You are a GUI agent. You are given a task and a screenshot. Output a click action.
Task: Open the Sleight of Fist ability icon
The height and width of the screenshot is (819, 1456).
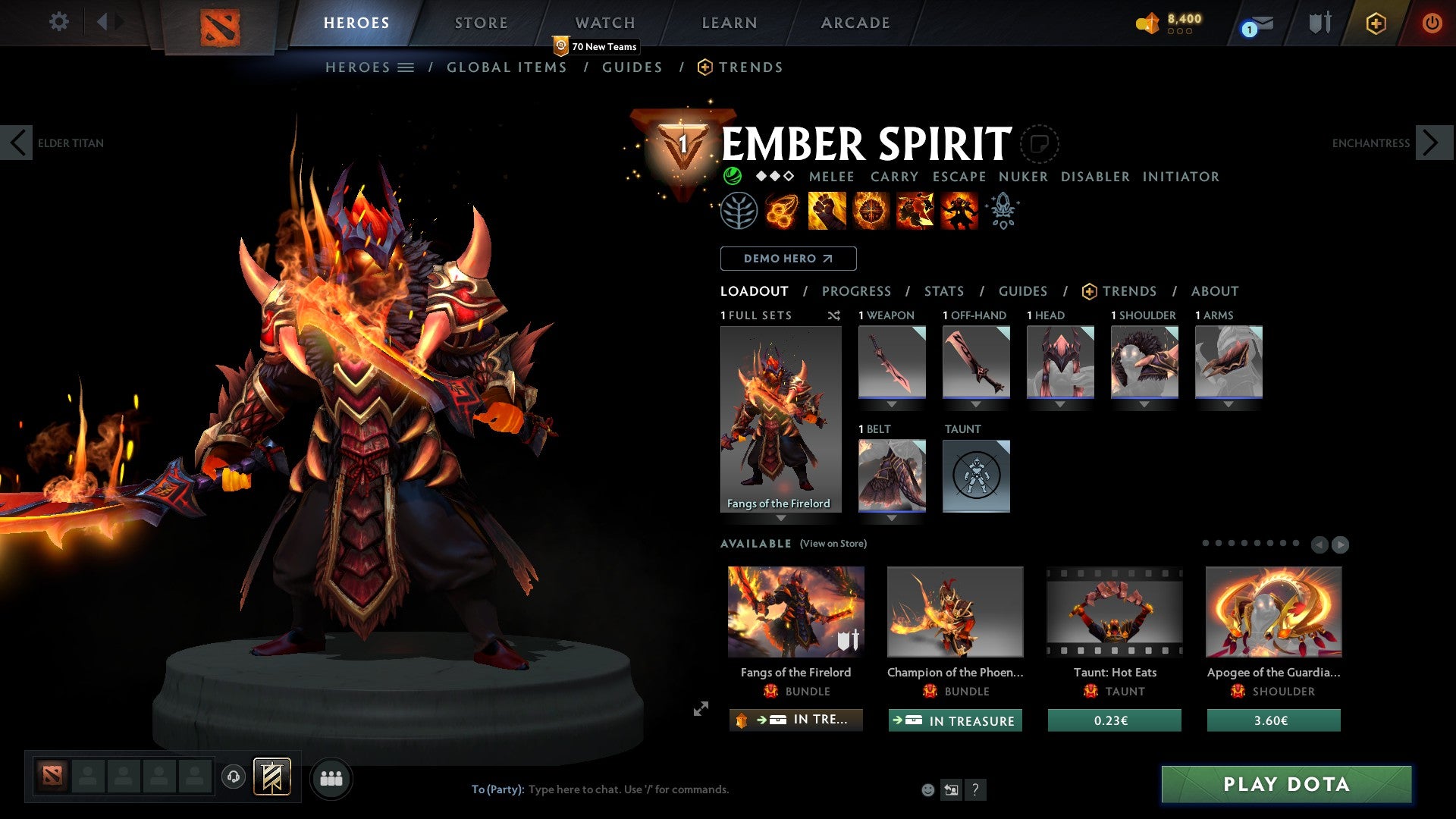pyautogui.click(x=826, y=211)
